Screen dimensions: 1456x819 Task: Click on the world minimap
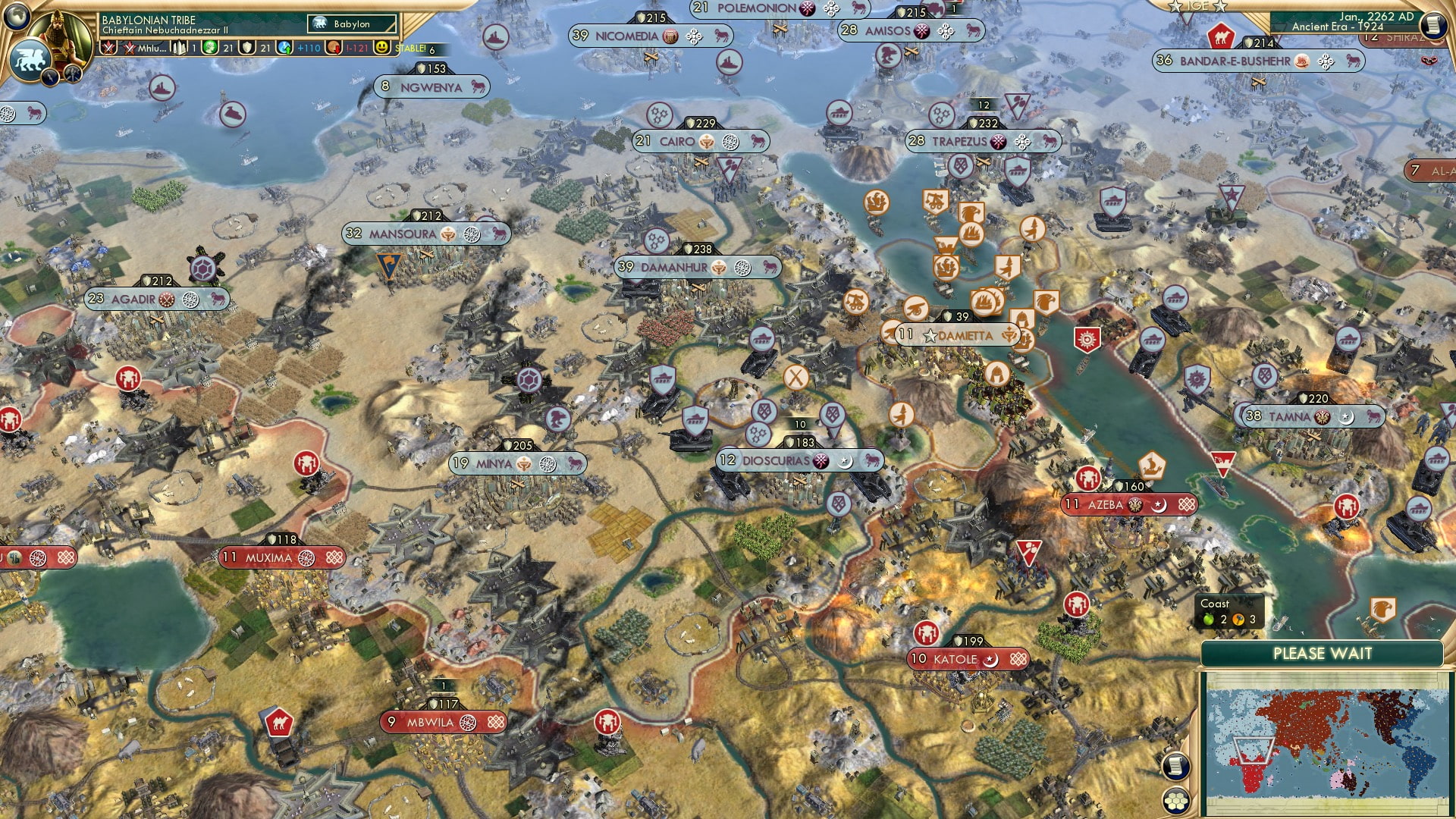click(x=1323, y=743)
